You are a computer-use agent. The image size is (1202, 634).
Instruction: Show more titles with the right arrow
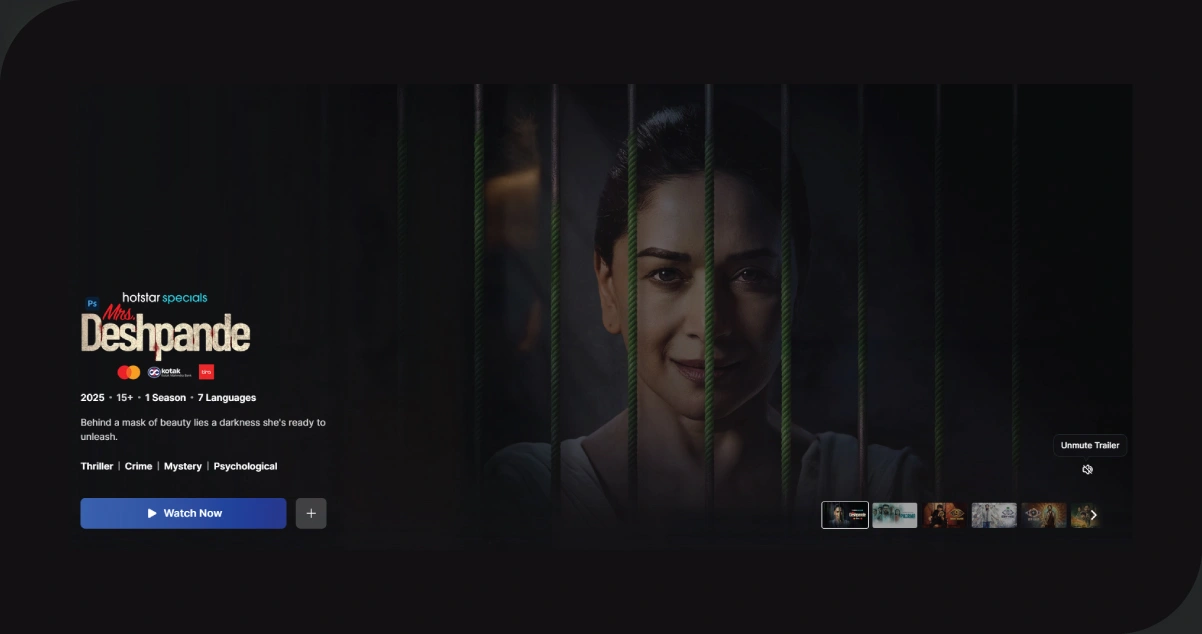point(1093,515)
